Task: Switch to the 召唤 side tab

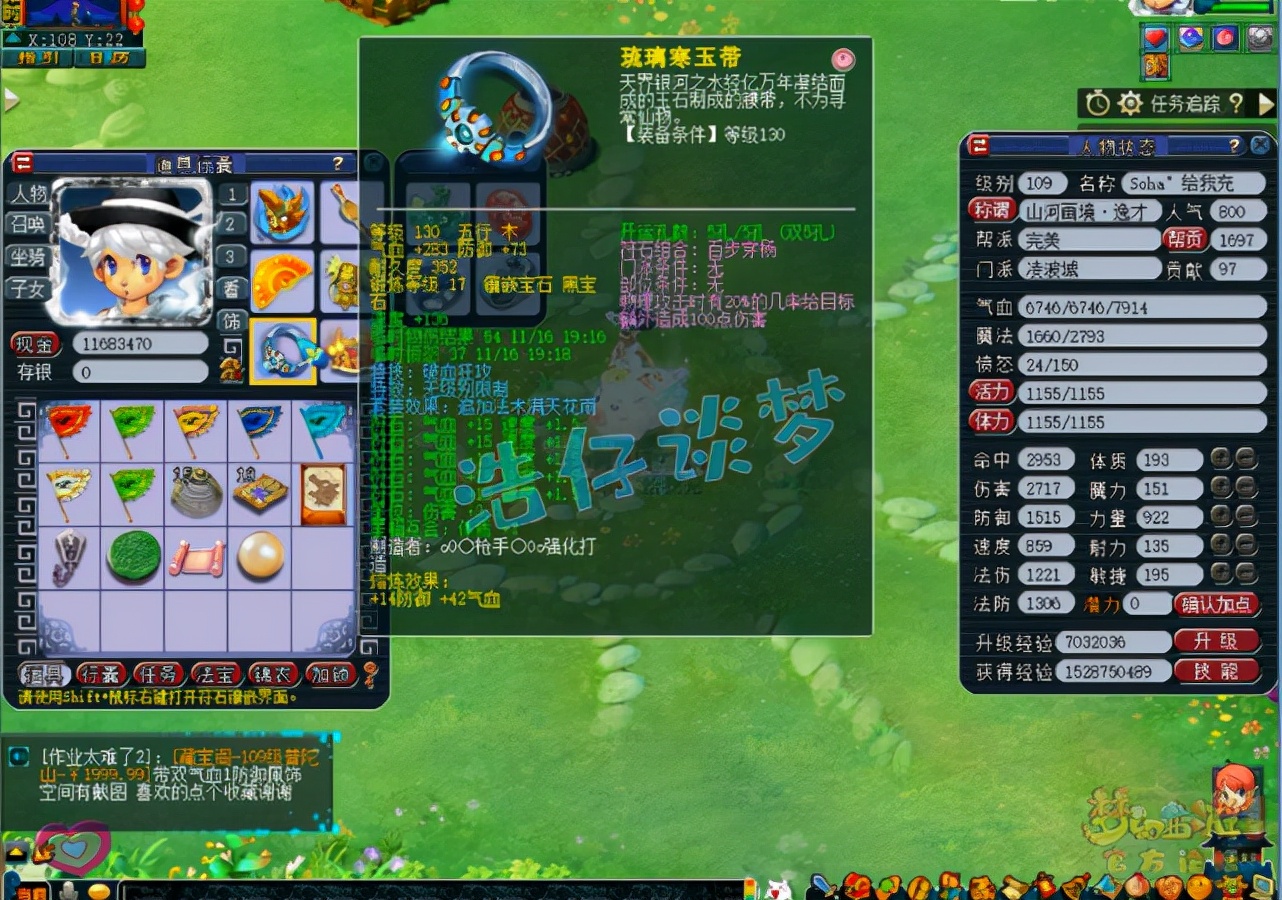Action: pos(30,223)
